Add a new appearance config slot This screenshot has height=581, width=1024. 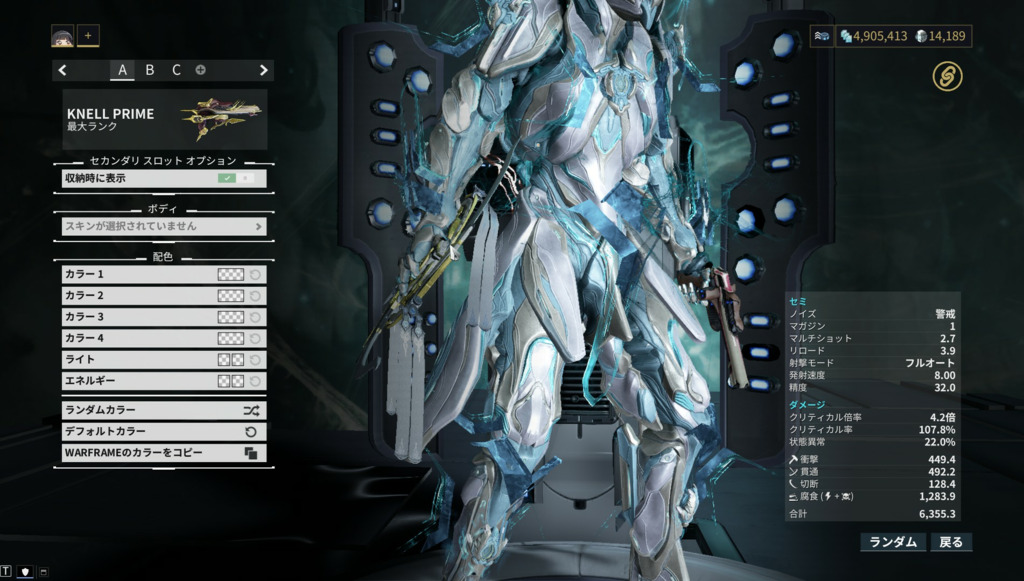(x=201, y=70)
